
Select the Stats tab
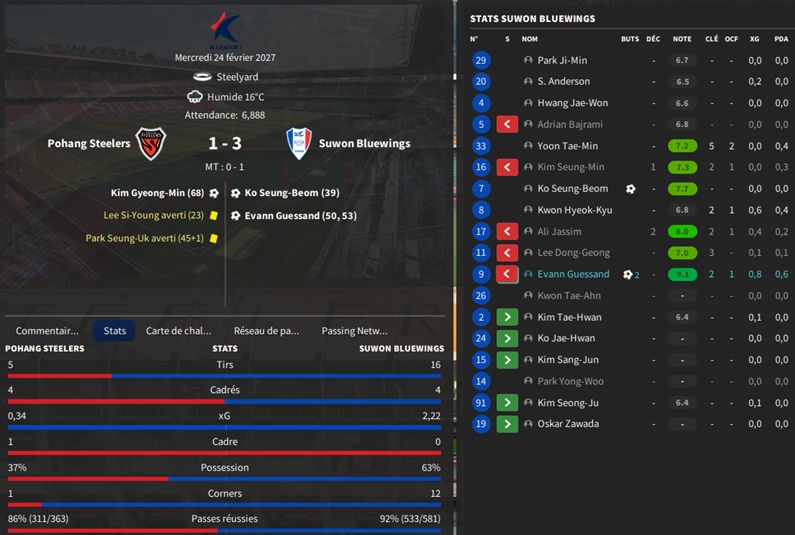(114, 330)
